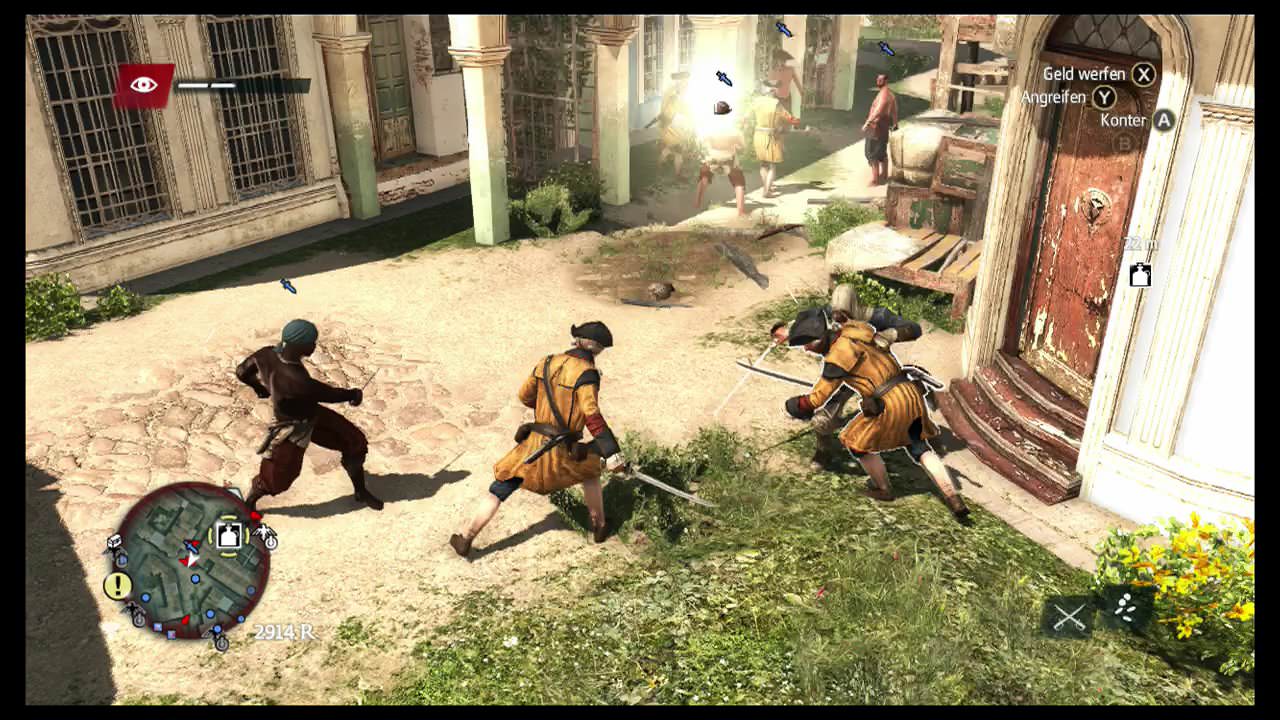Choose the coins throw-money slot
Image resolution: width=1280 pixels, height=720 pixels.
pos(1125,609)
